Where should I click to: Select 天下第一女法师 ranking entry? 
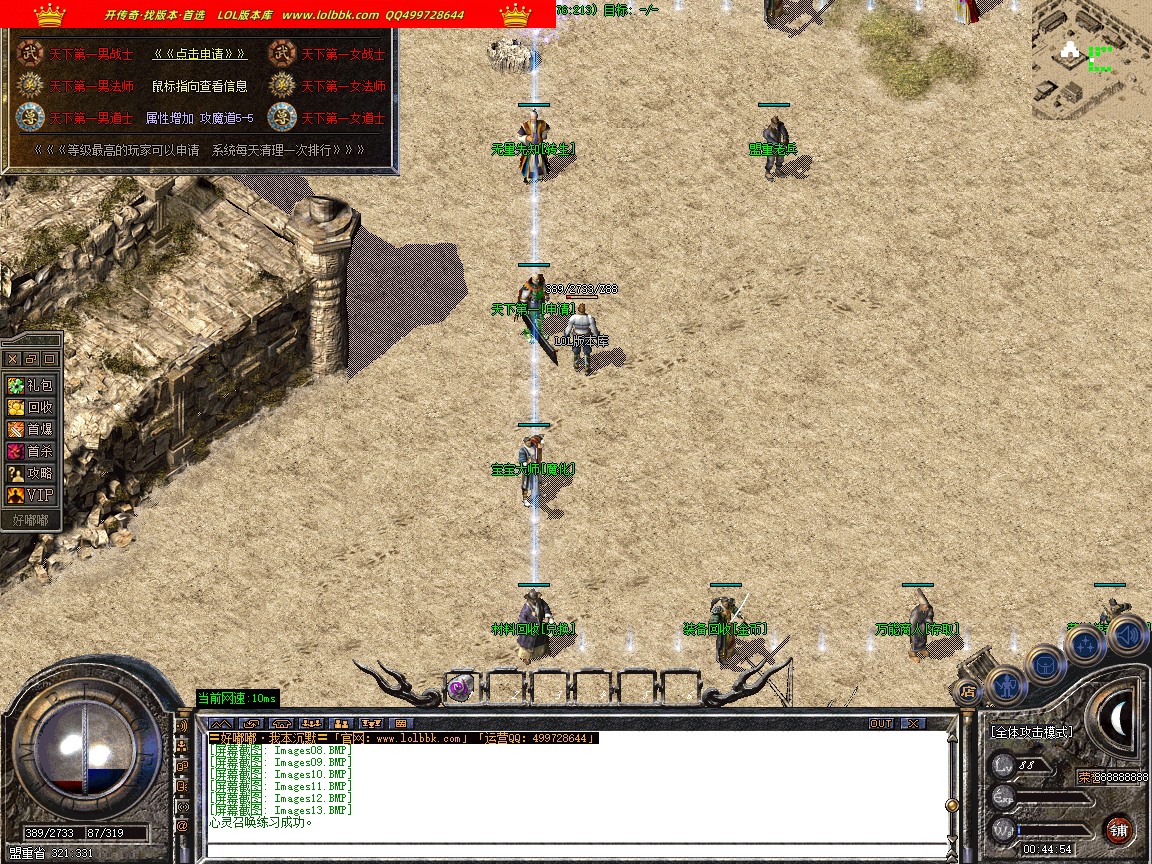point(343,86)
